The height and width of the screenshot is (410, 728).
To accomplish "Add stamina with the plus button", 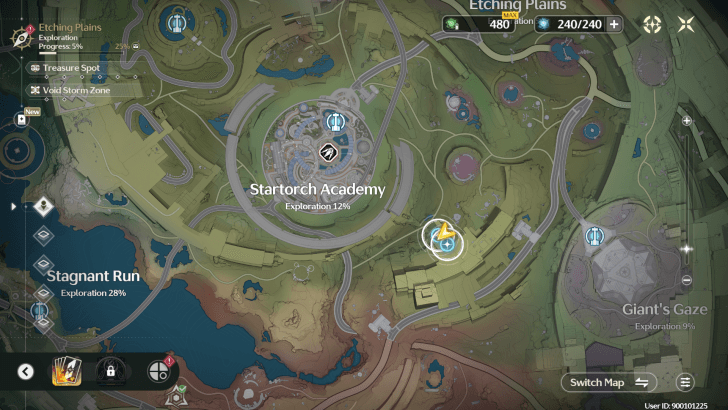I will point(613,24).
